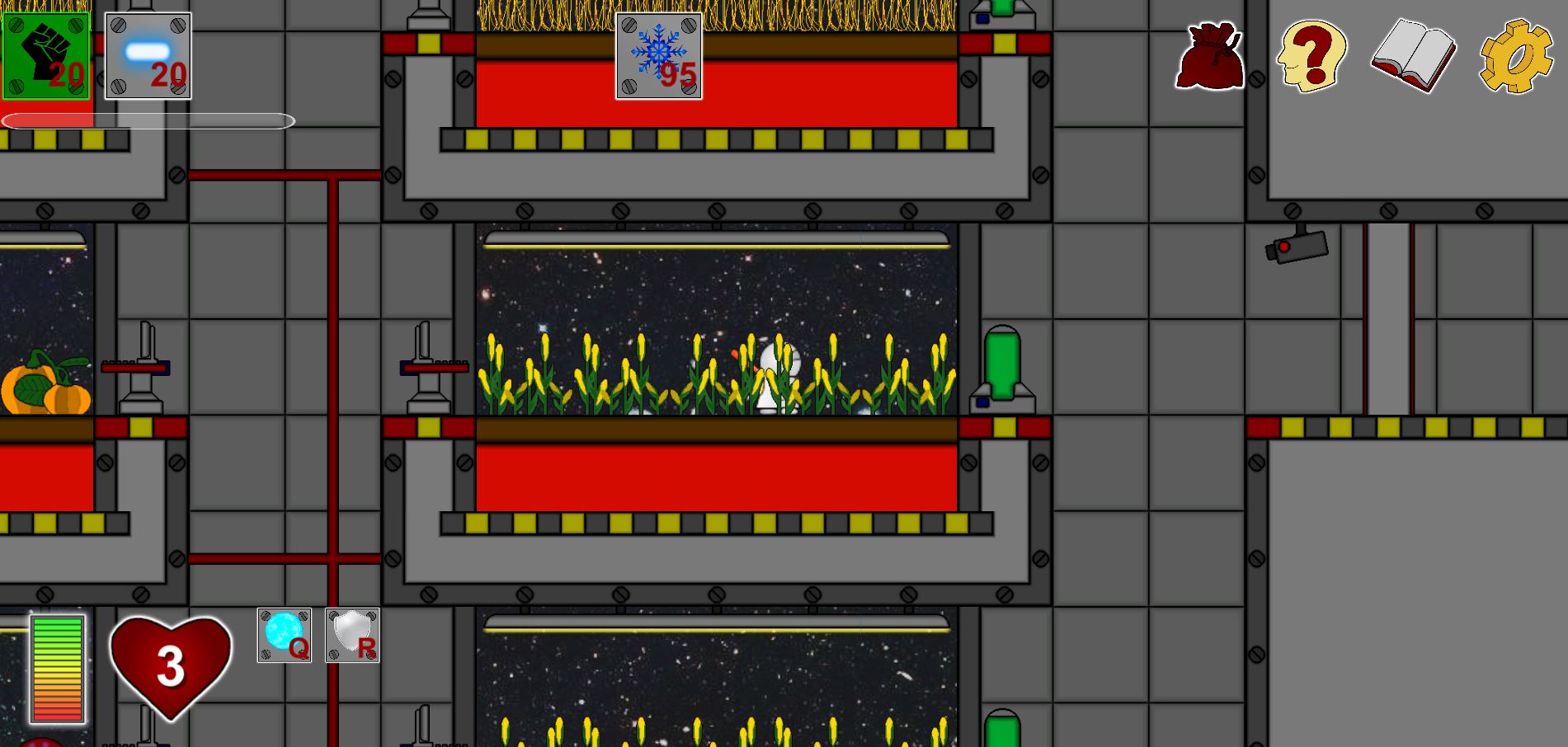
Task: Open the red inventory bag
Action: [x=1209, y=56]
